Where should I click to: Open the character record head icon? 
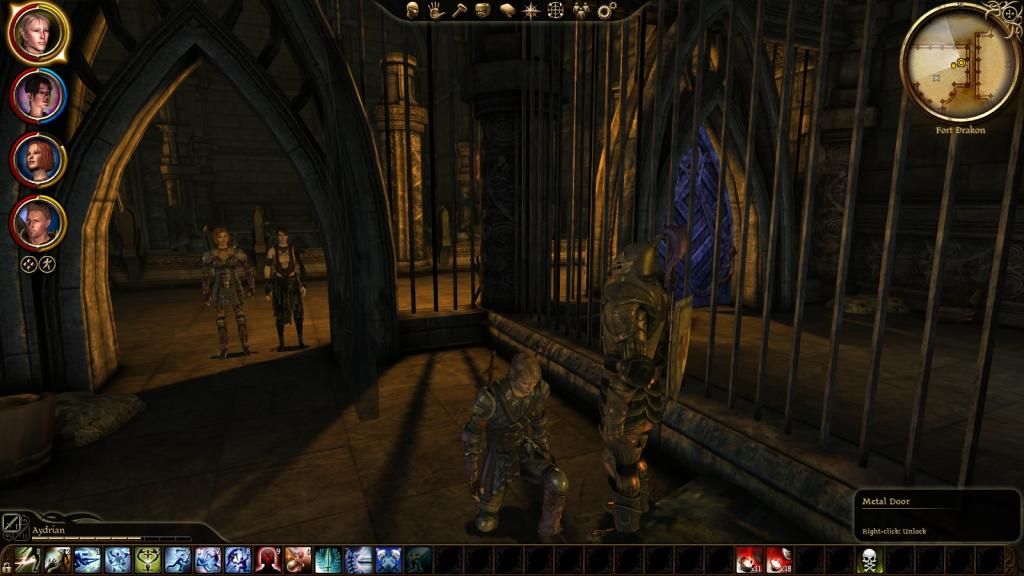tap(412, 10)
